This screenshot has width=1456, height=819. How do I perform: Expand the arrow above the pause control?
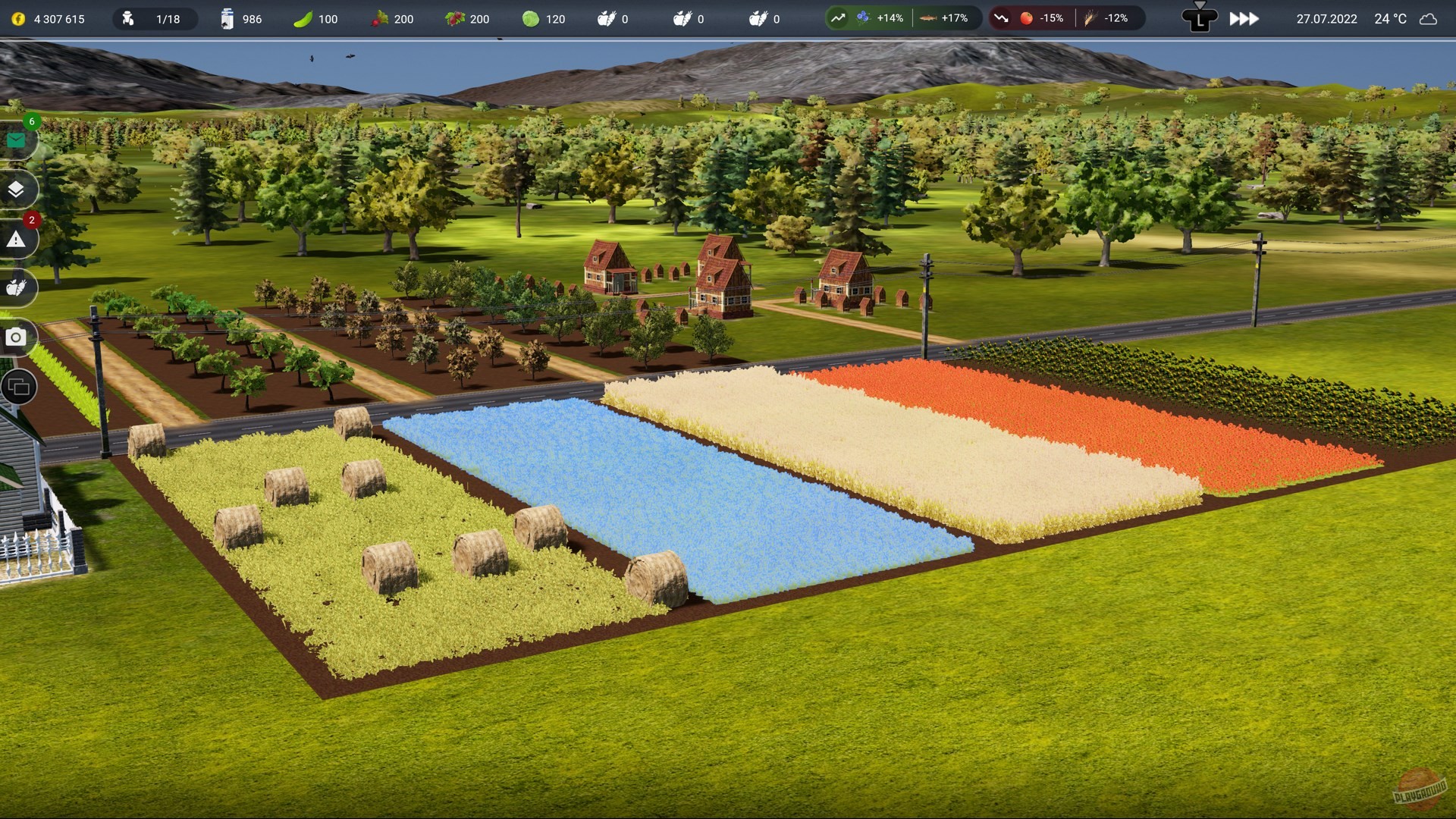click(x=1201, y=6)
